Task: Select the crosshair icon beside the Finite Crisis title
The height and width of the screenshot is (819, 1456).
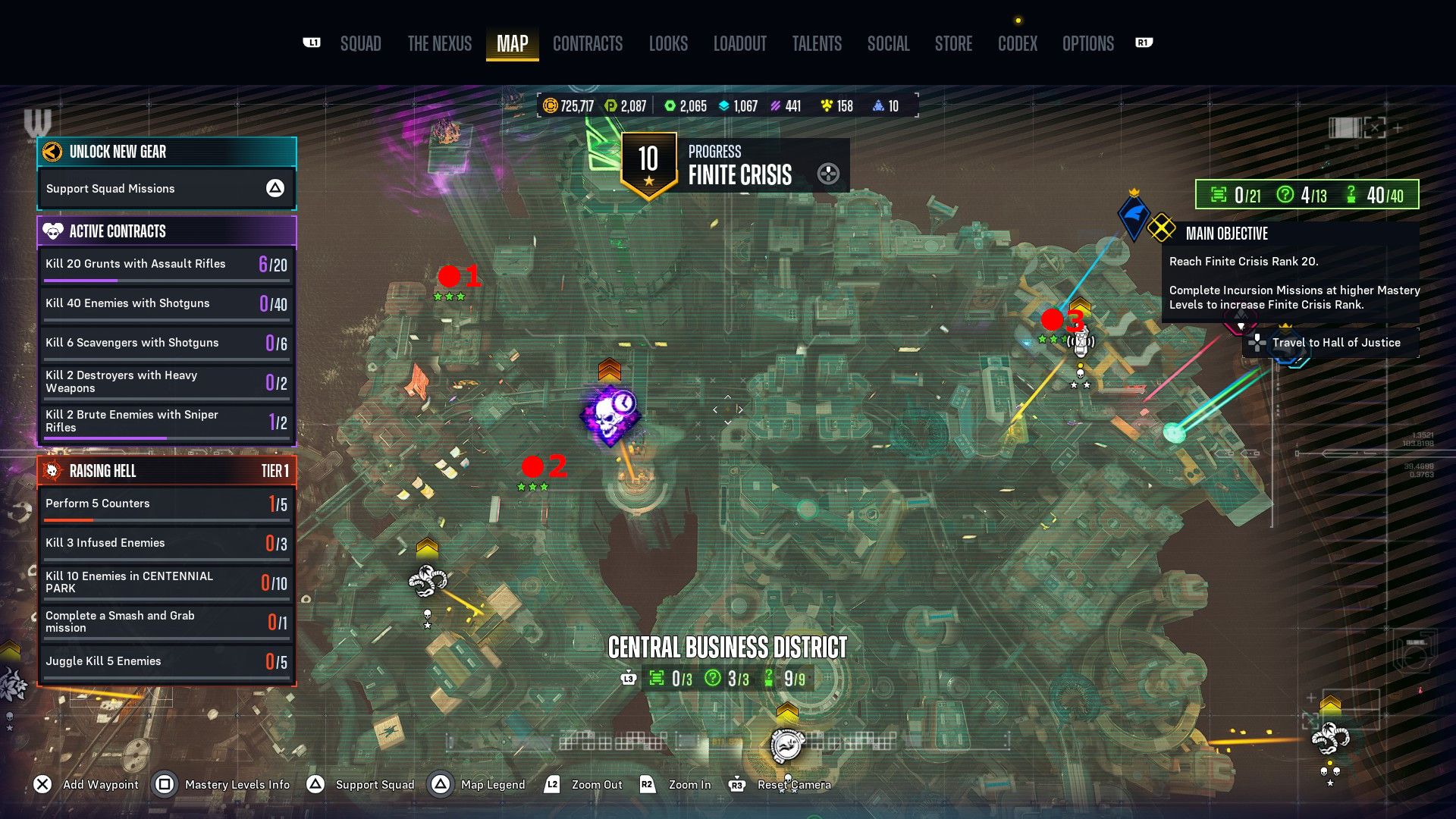Action: [828, 173]
